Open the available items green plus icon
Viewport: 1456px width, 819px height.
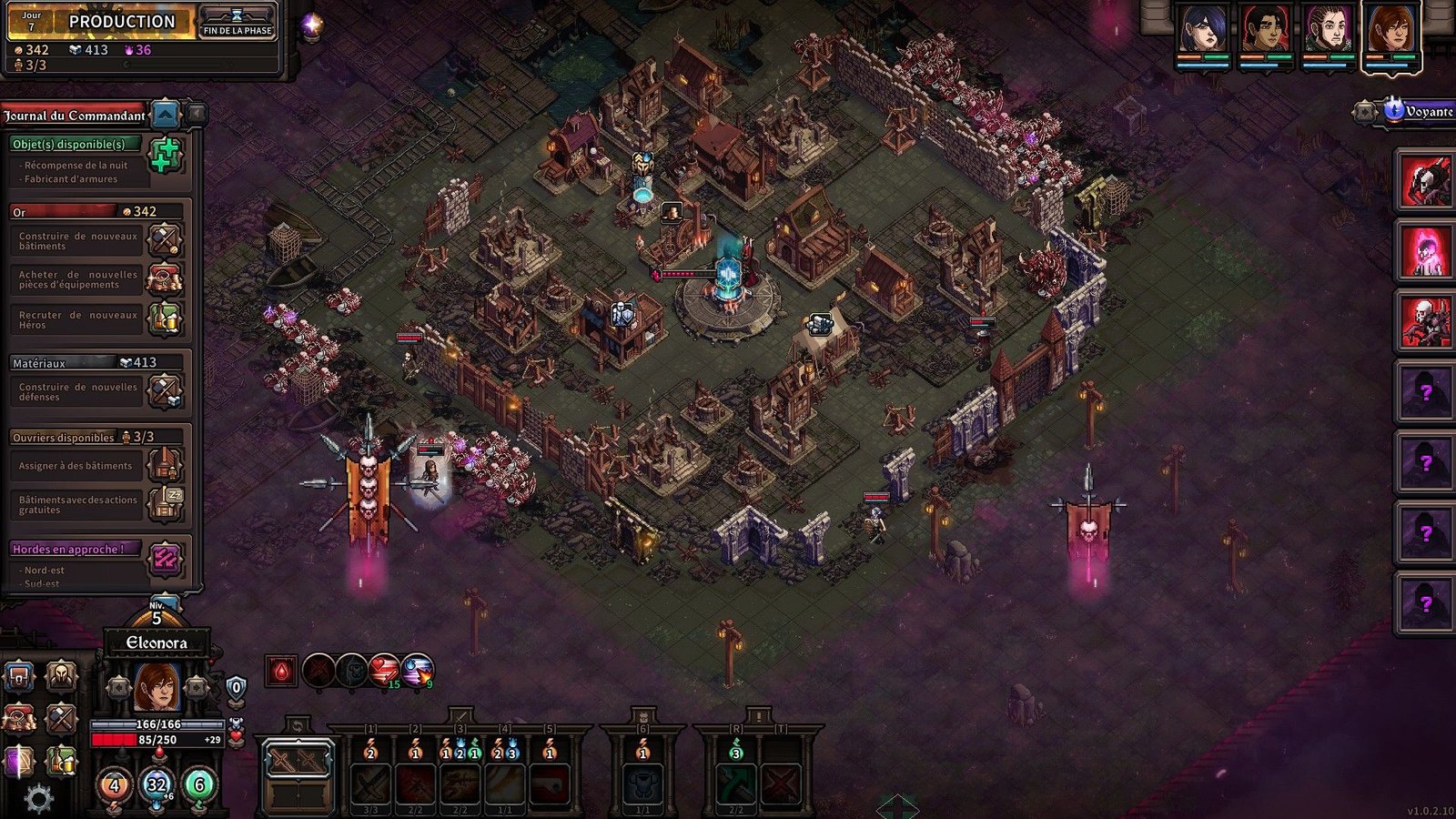(165, 156)
